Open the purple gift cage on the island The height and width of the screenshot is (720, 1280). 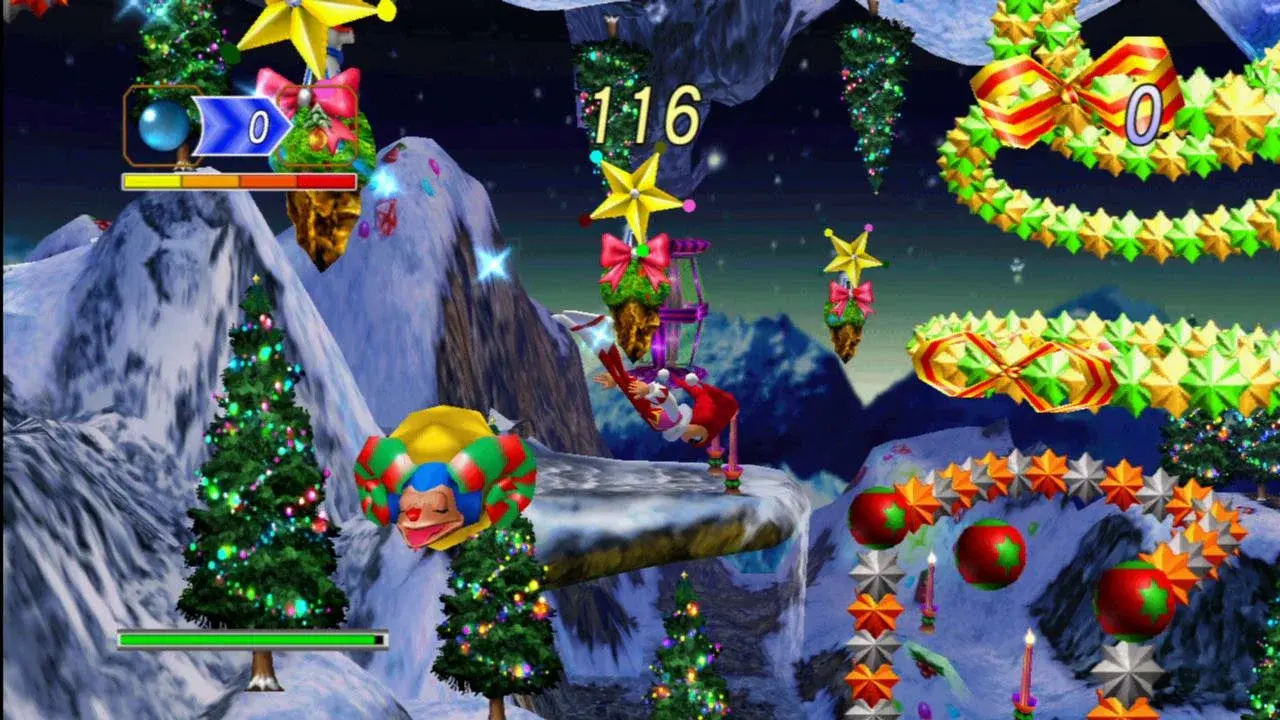coord(690,300)
